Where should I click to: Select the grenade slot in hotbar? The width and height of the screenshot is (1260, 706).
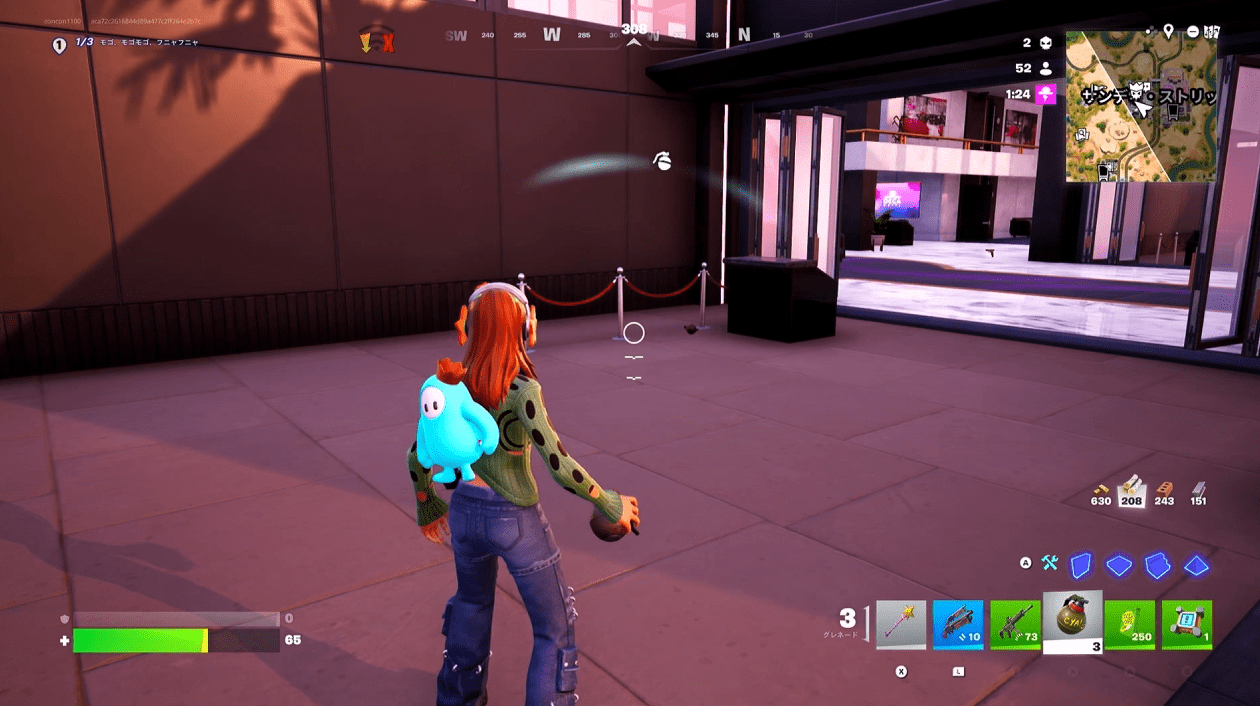1073,621
